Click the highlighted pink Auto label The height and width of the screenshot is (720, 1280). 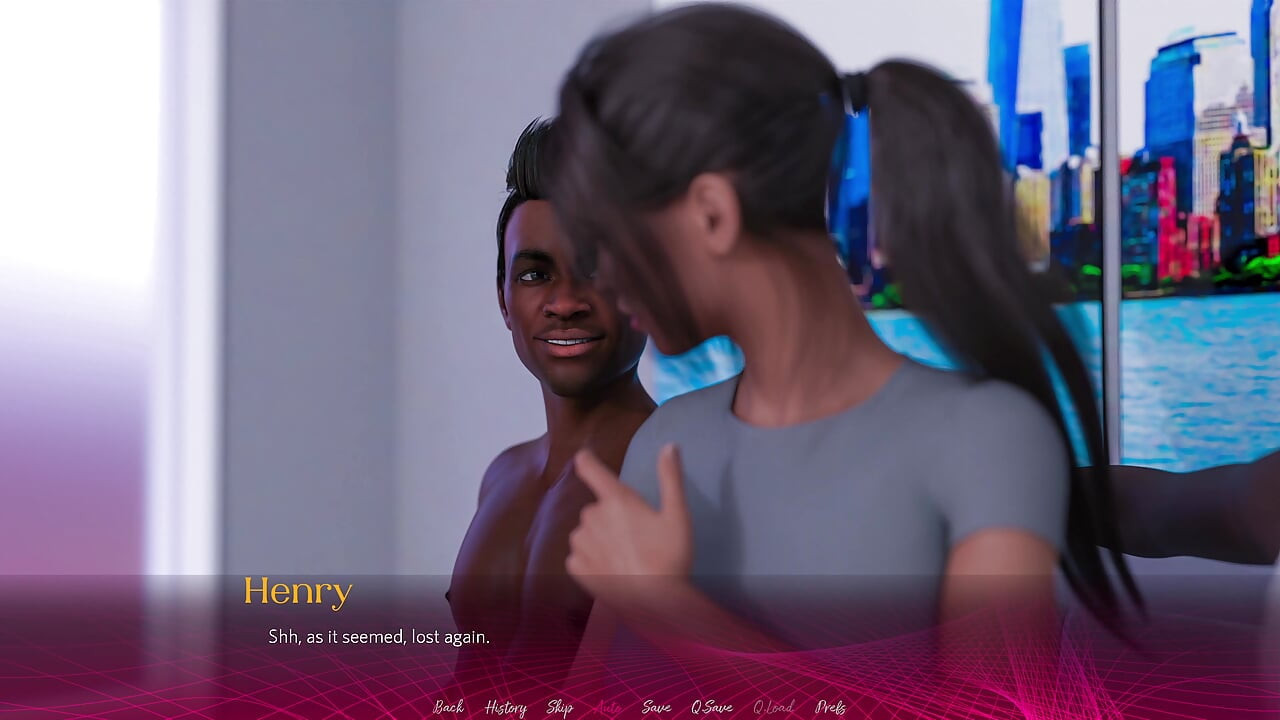pos(605,707)
